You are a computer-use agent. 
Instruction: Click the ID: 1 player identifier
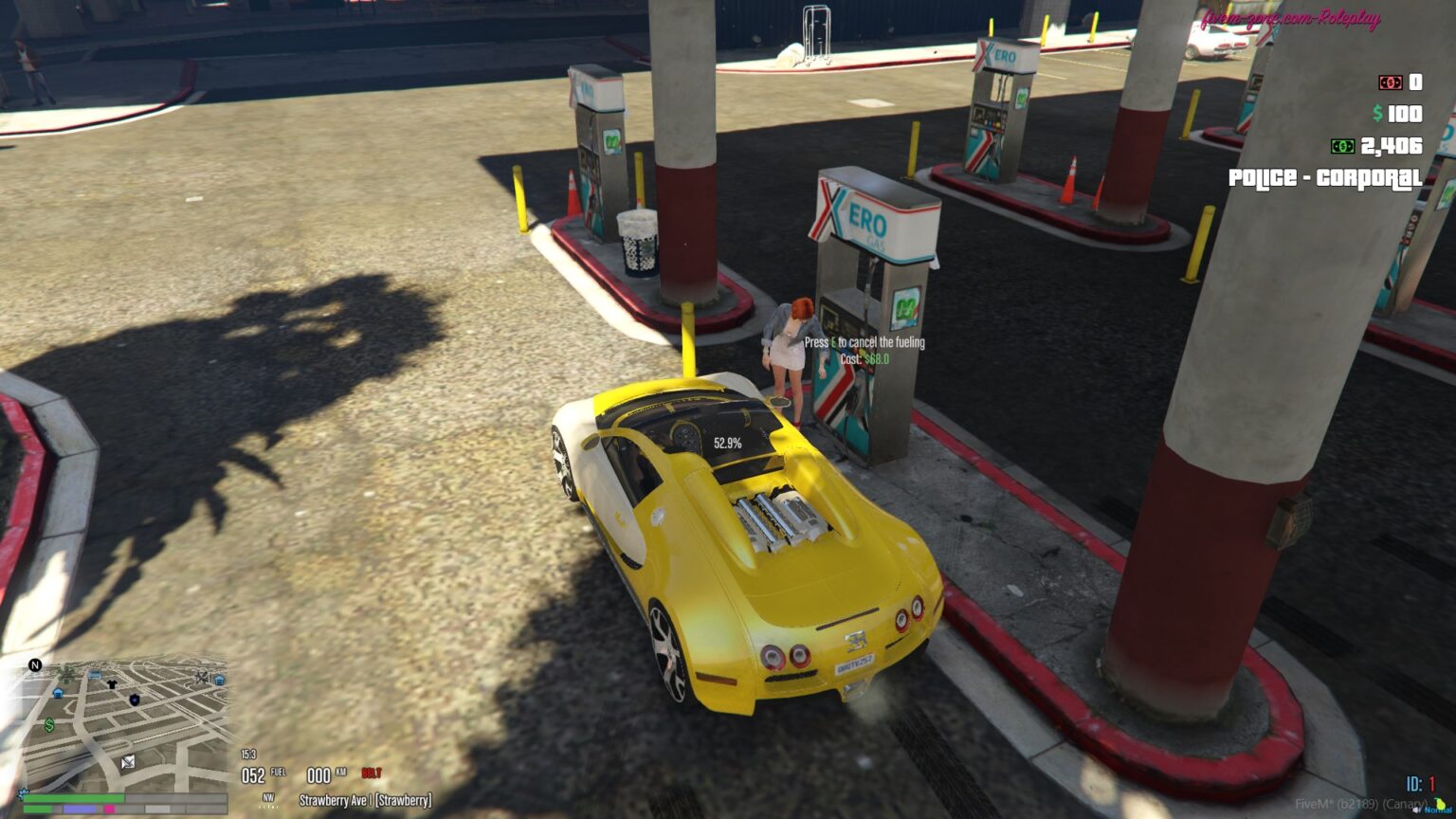point(1421,783)
